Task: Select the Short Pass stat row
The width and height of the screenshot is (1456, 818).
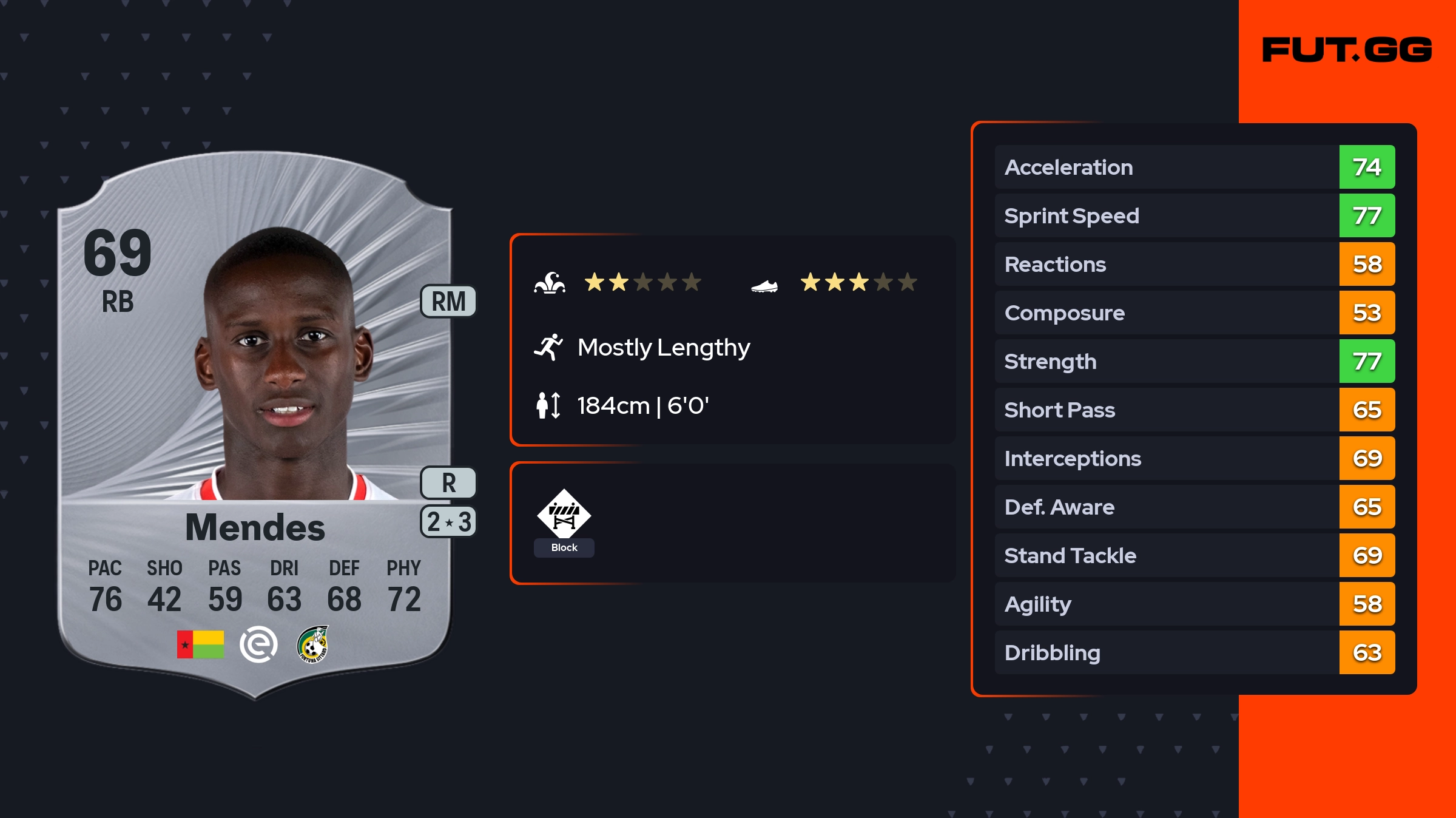Action: (1194, 410)
